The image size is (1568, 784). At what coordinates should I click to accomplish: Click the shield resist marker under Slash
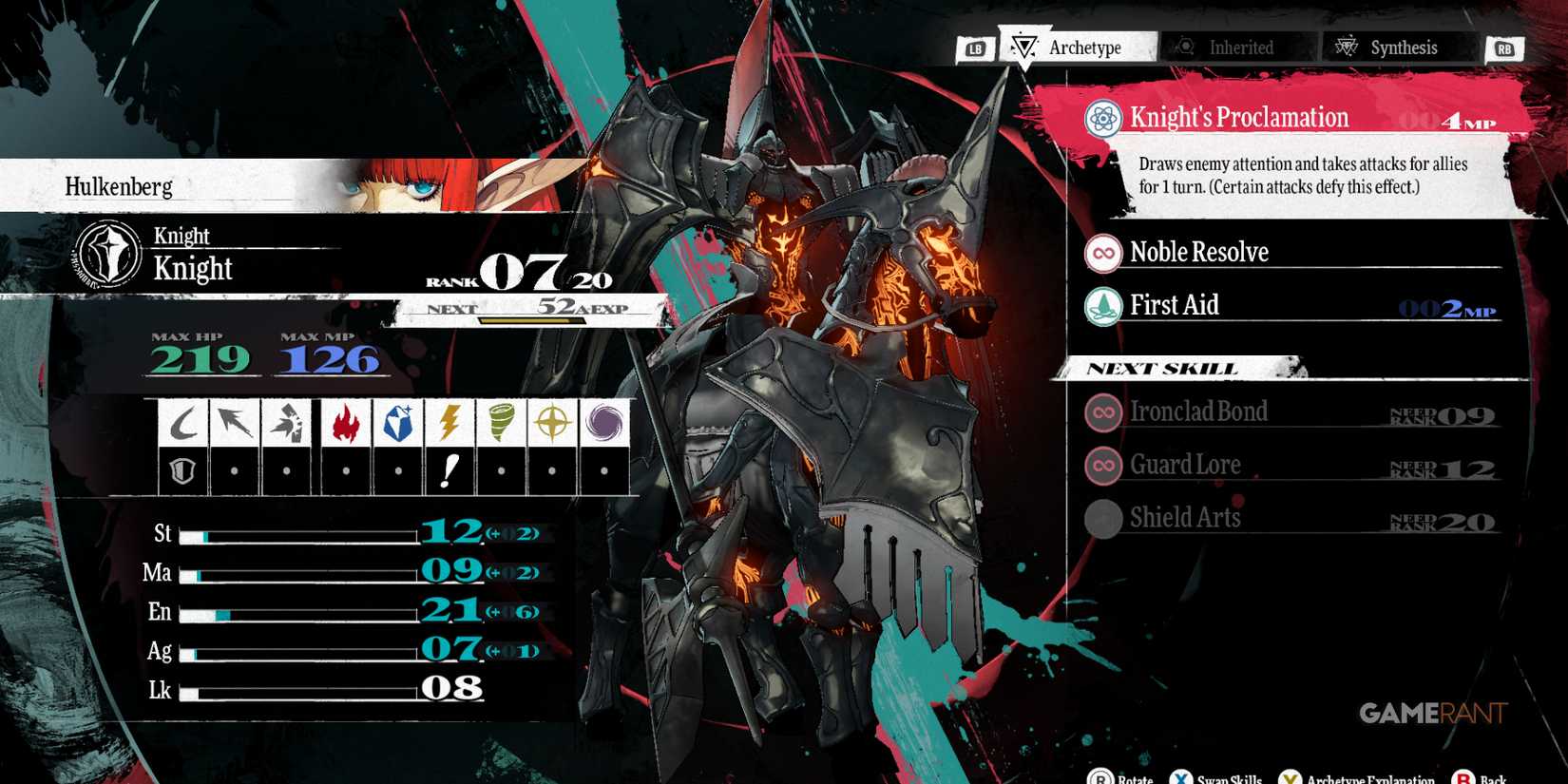tap(182, 468)
